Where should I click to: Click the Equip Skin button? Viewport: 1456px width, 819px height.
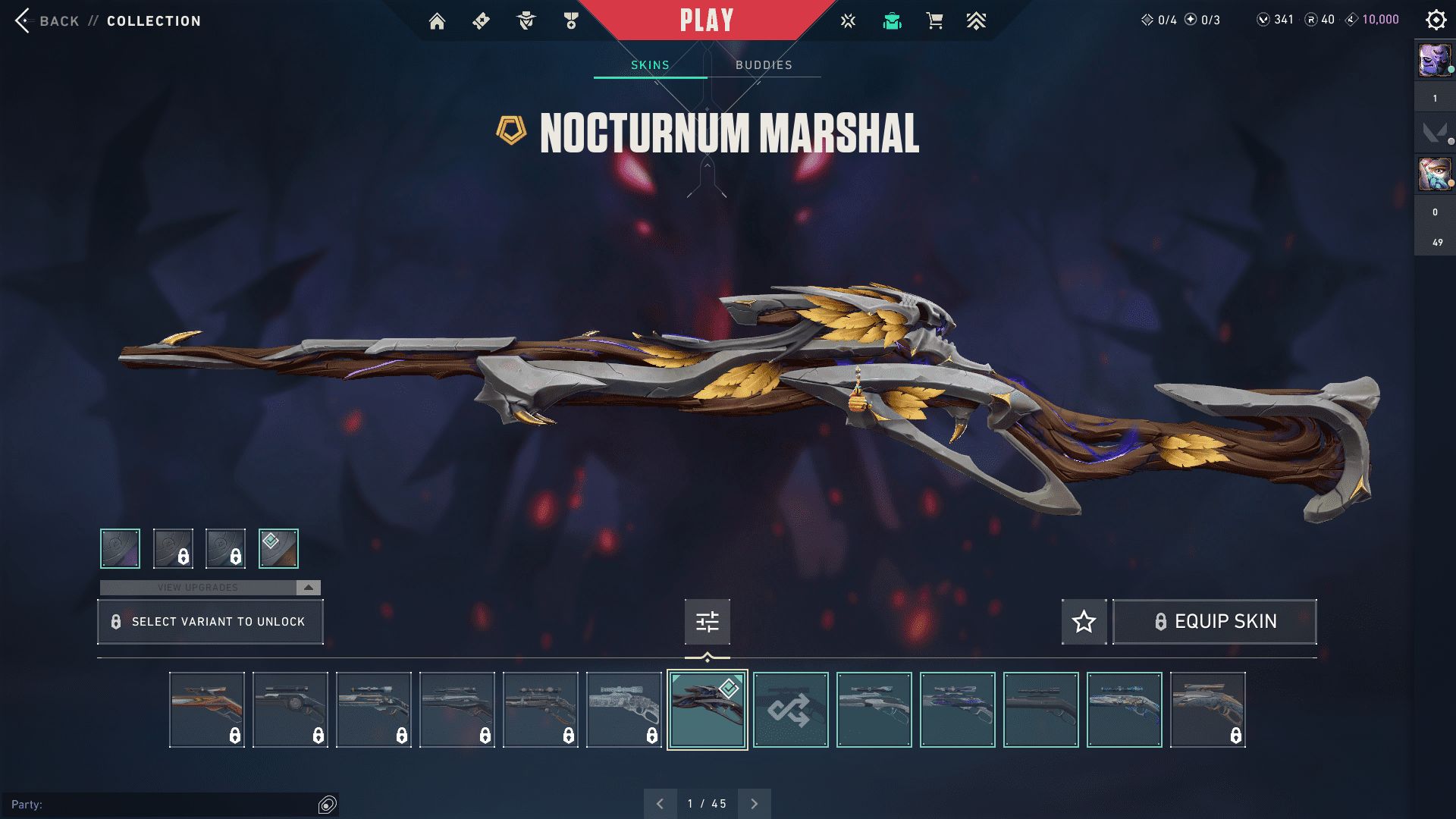1214,622
